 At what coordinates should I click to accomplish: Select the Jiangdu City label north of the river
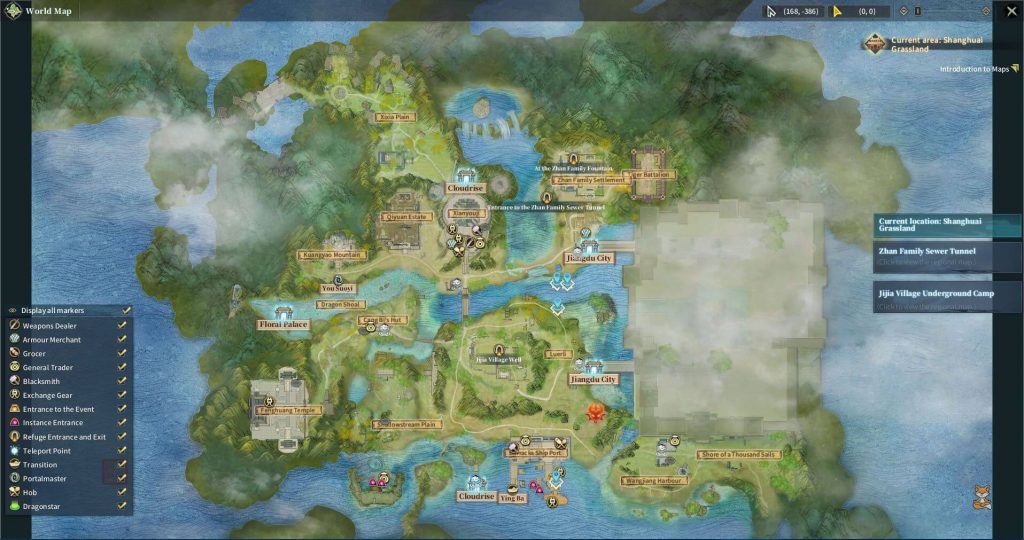coord(589,258)
